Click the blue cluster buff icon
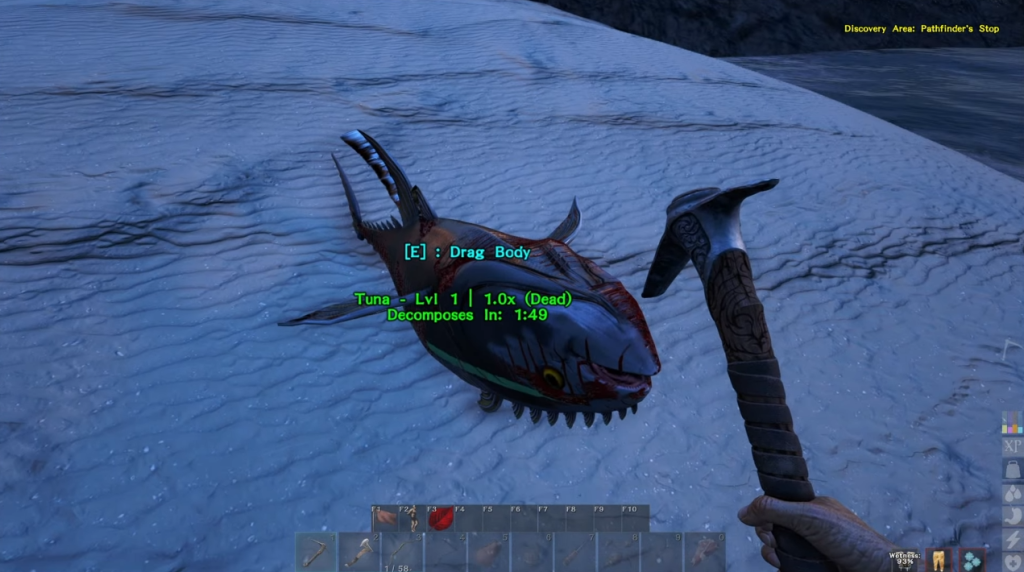 pos(972,560)
